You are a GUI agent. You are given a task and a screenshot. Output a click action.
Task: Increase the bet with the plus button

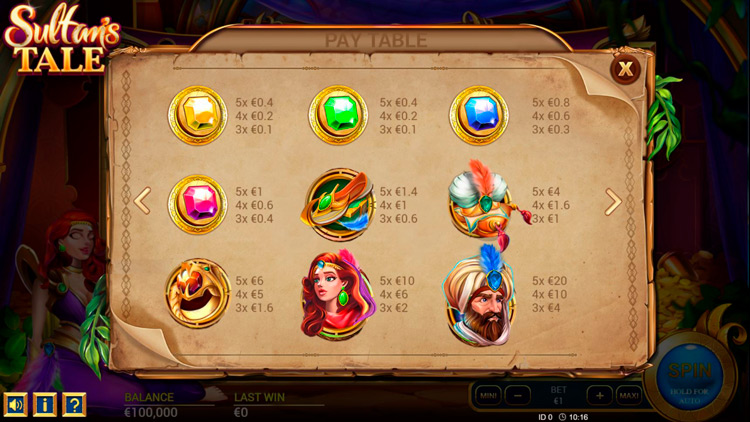coord(599,395)
